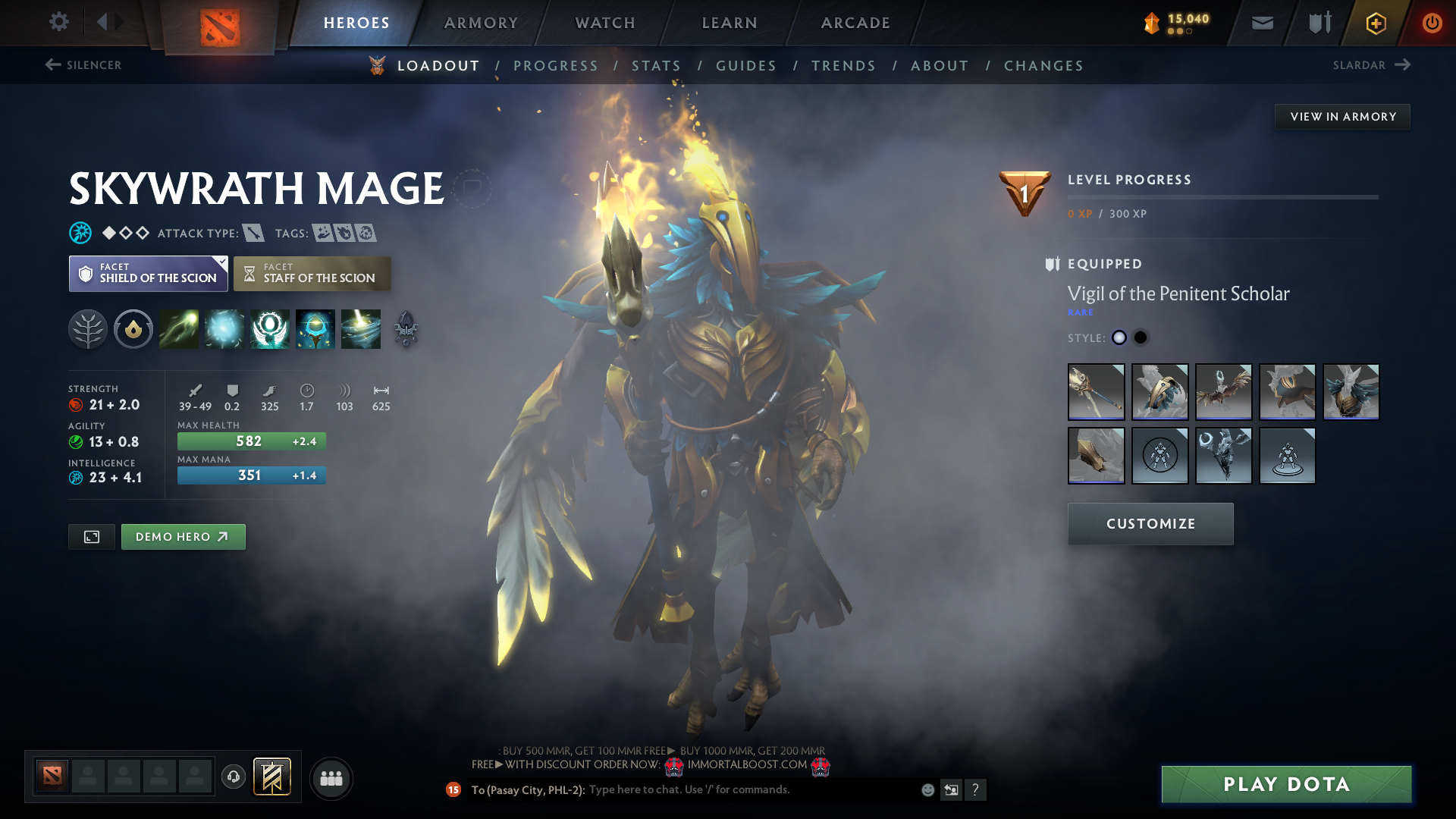
Task: Select the Concussive Shot ability icon
Action: [224, 329]
